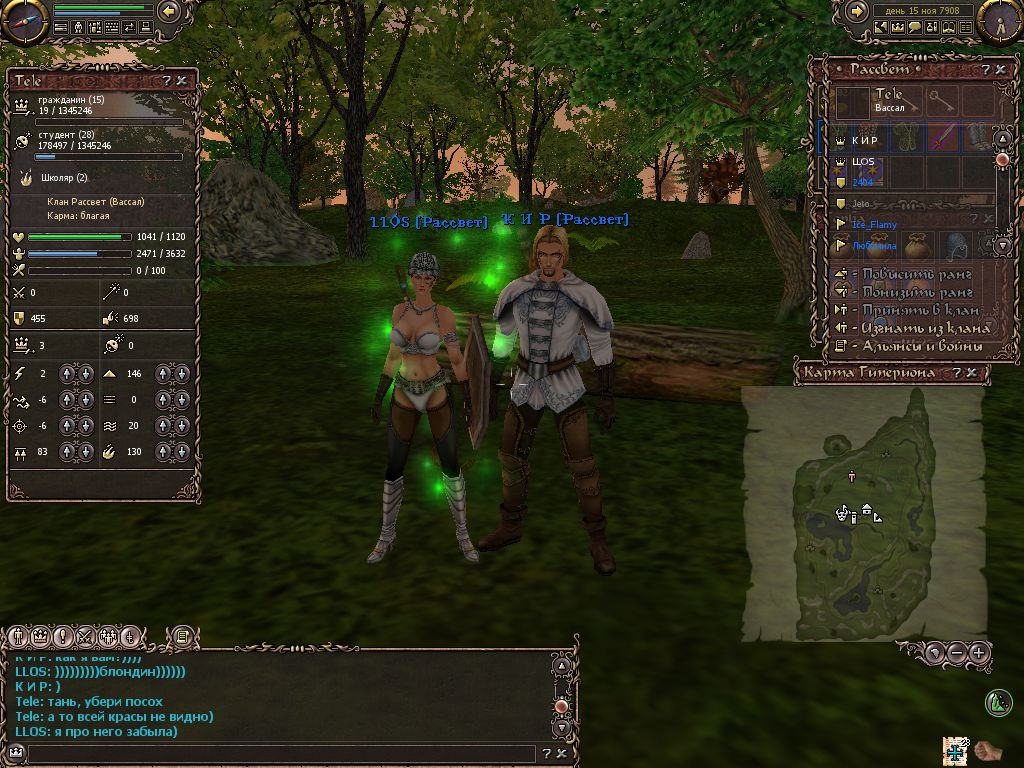Choose Повысить ранг (promote rank) option
1024x768 pixels.
pos(909,274)
